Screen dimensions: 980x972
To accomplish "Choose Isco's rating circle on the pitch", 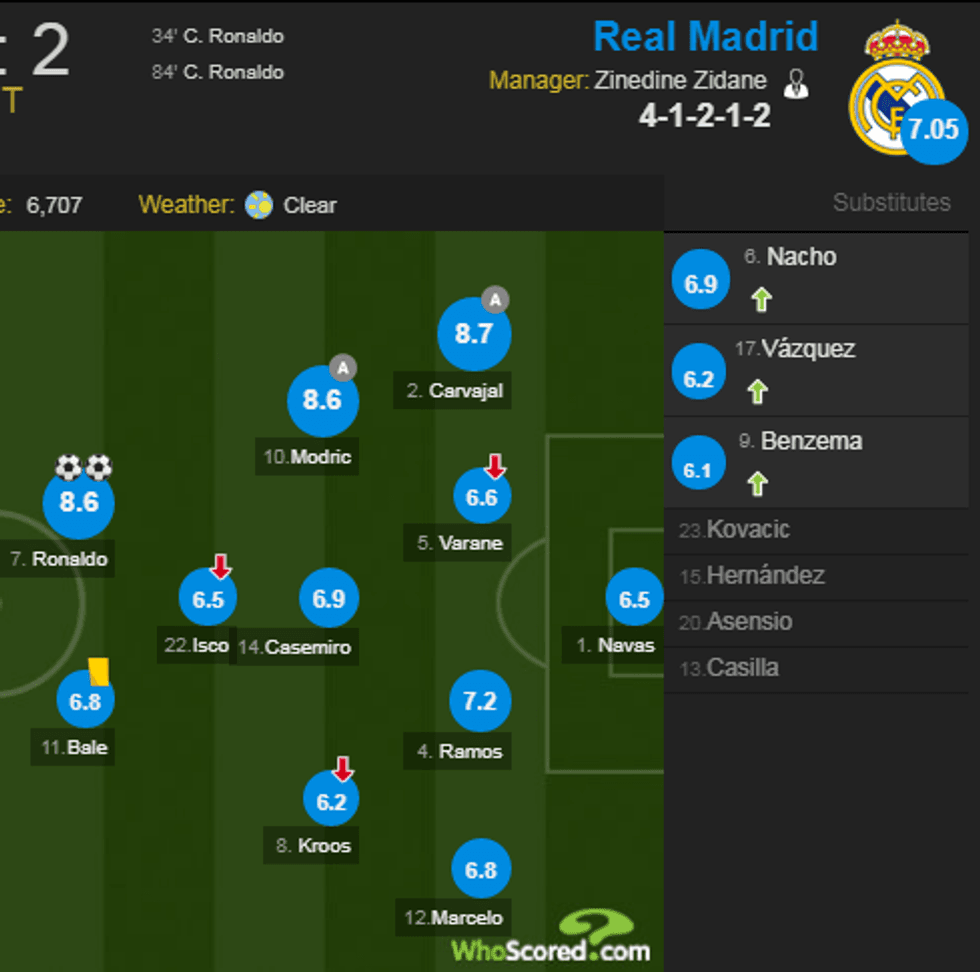I will [208, 599].
